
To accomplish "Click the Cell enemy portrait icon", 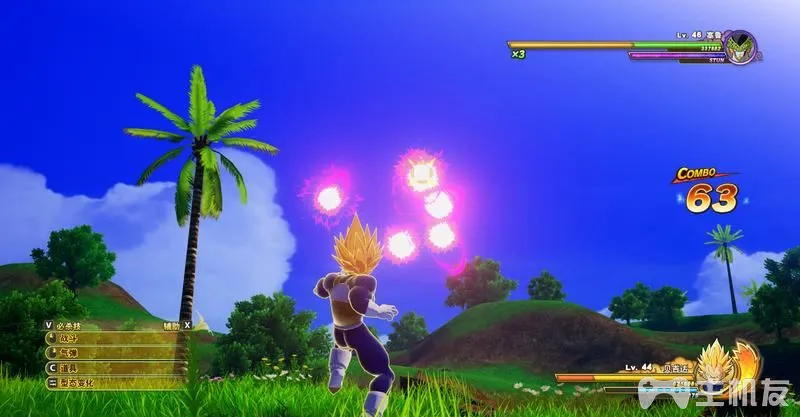I will click(740, 47).
